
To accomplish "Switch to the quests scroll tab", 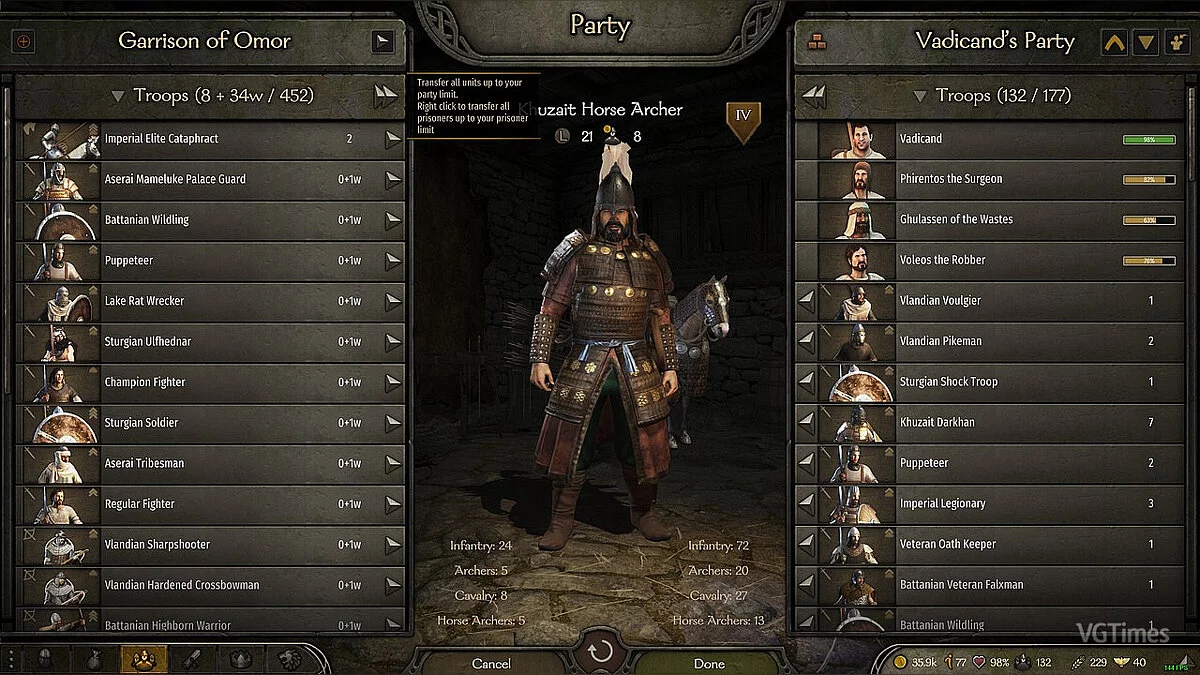I will pos(192,659).
